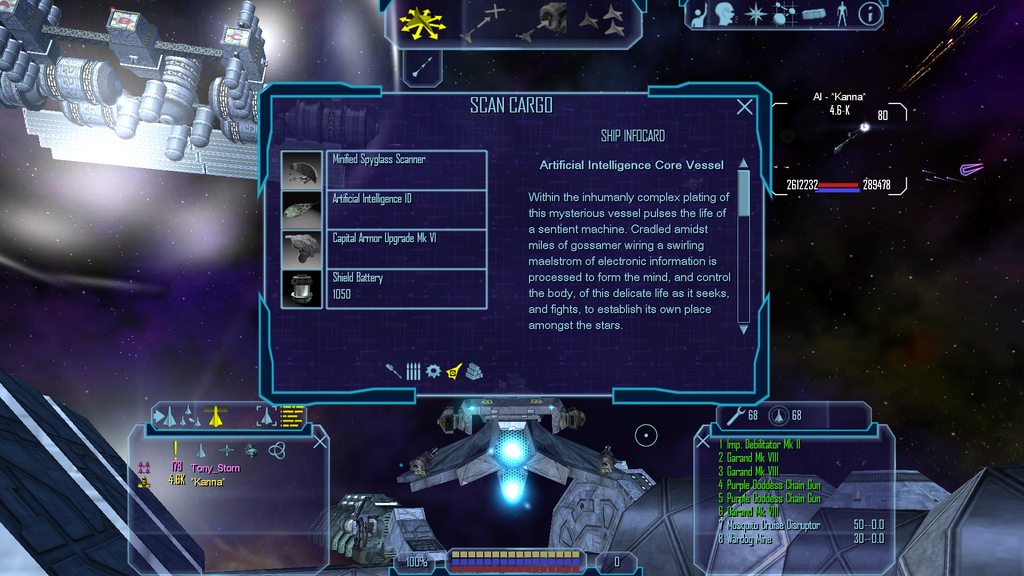Open the information icon in the top bar
1024x576 pixels.
pos(870,14)
